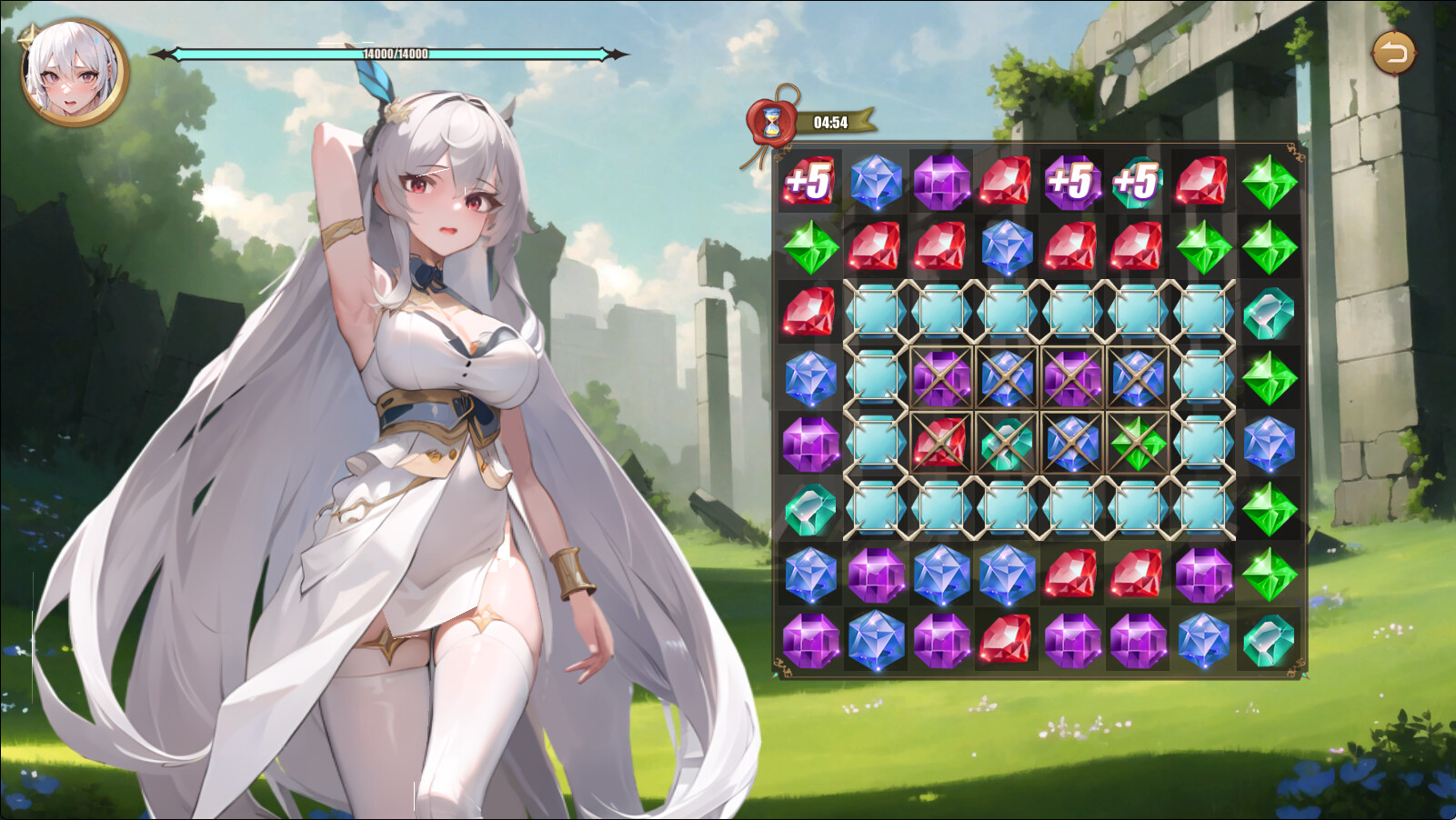Click the caged red gem in the grid center
1456x820 pixels.
click(x=941, y=445)
